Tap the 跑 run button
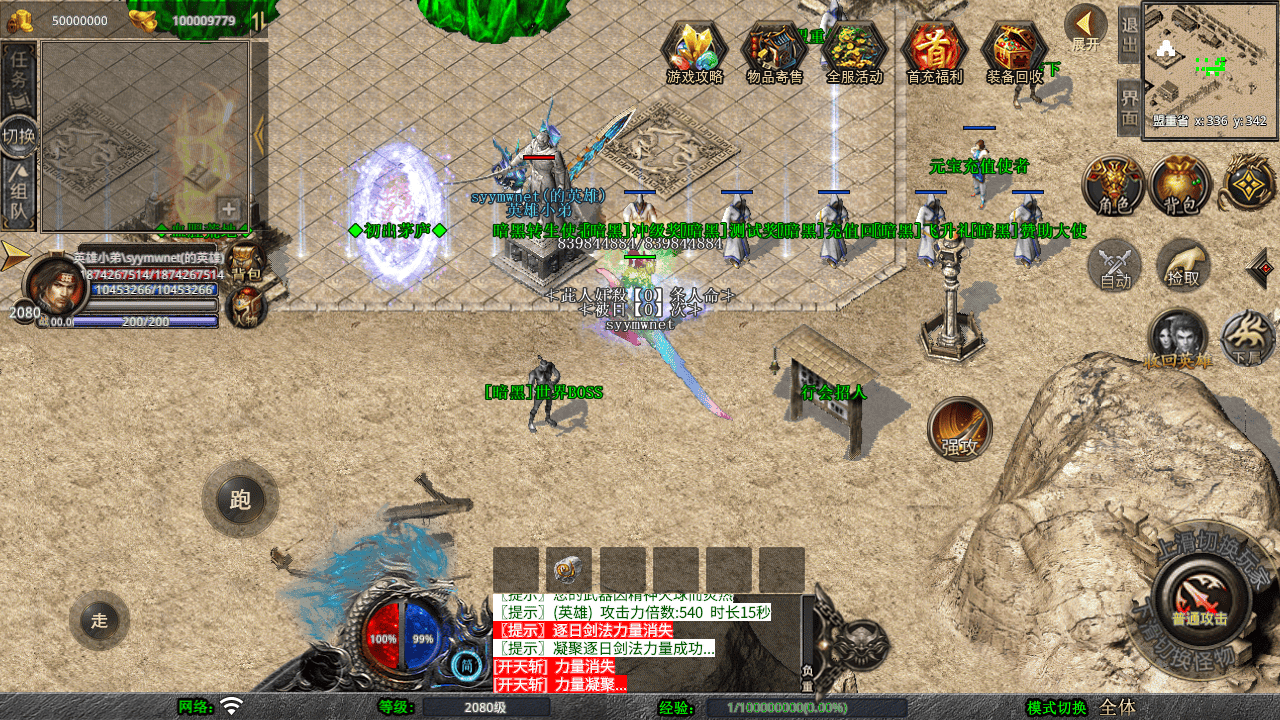This screenshot has height=720, width=1280. (x=240, y=499)
